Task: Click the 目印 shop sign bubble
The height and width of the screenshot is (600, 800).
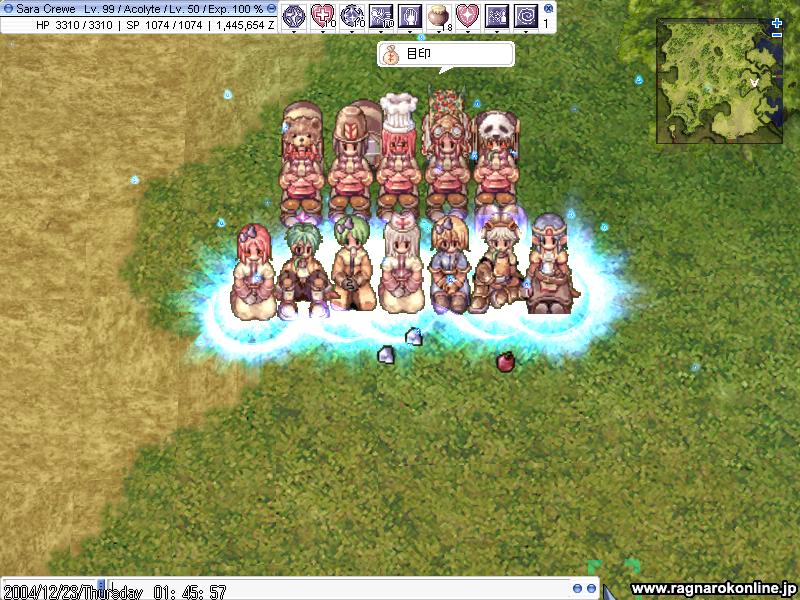Action: [445, 54]
